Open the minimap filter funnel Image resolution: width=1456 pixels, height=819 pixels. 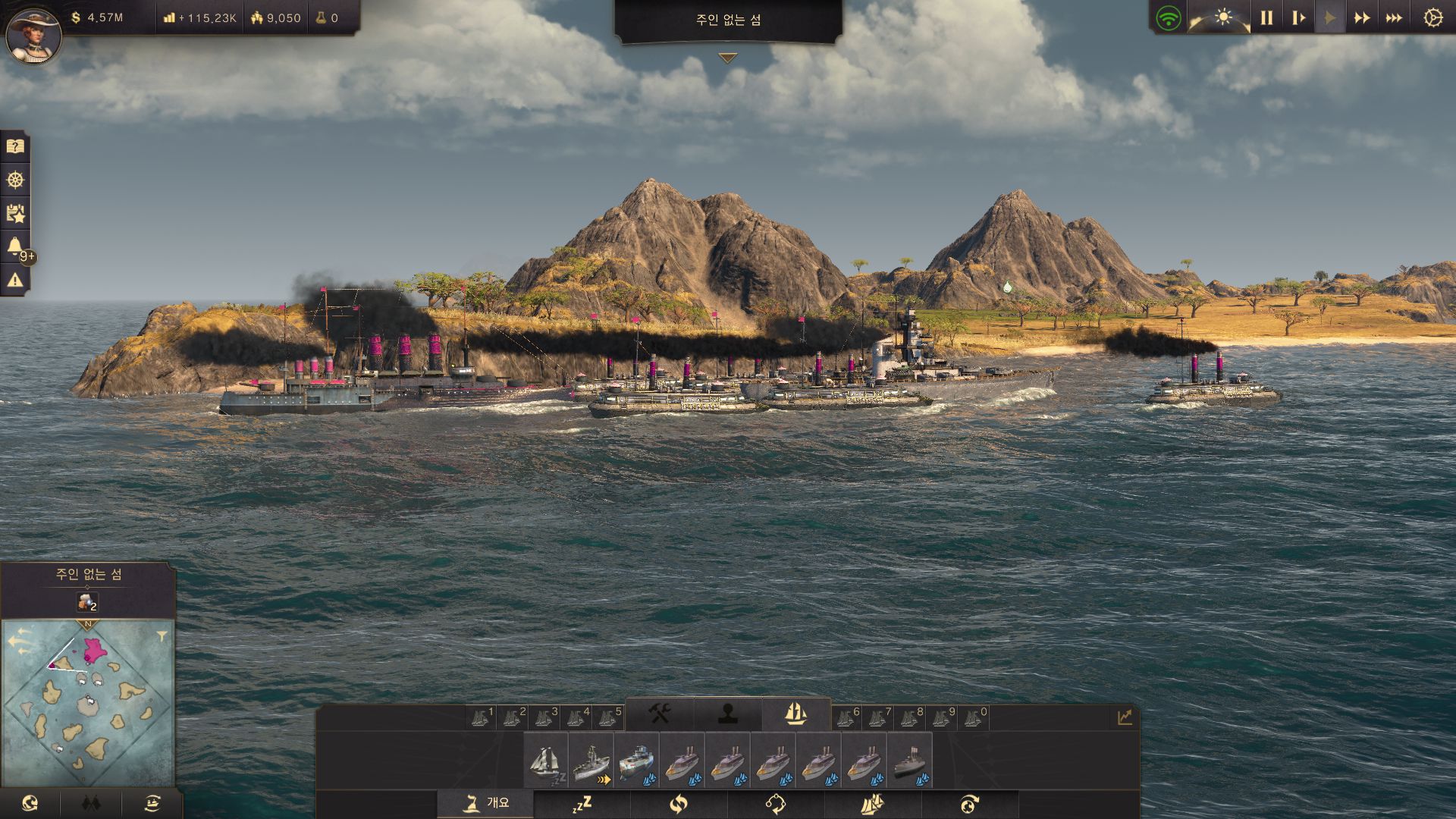[x=162, y=637]
